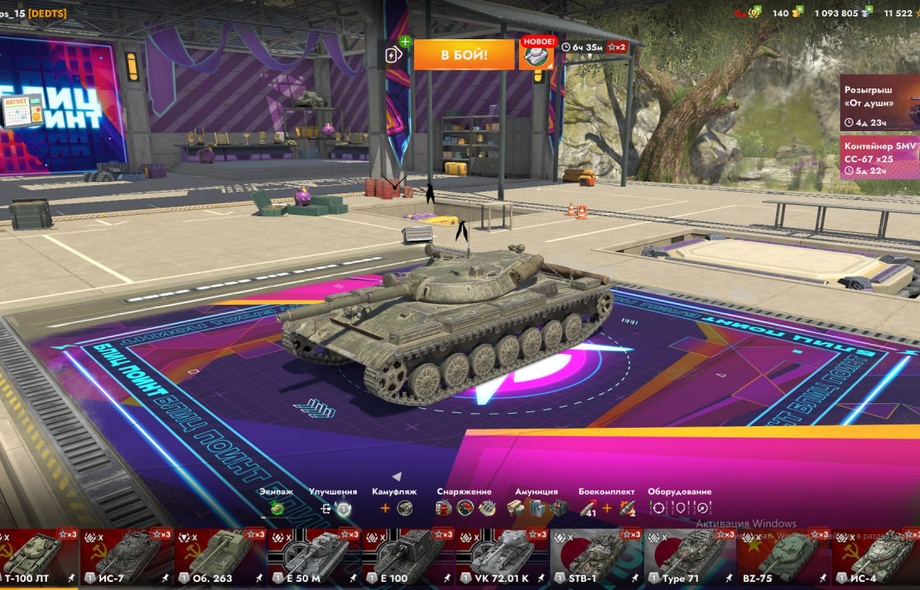The image size is (920, 590).
Task: Pick the E 50 M tank
Action: [x=315, y=557]
